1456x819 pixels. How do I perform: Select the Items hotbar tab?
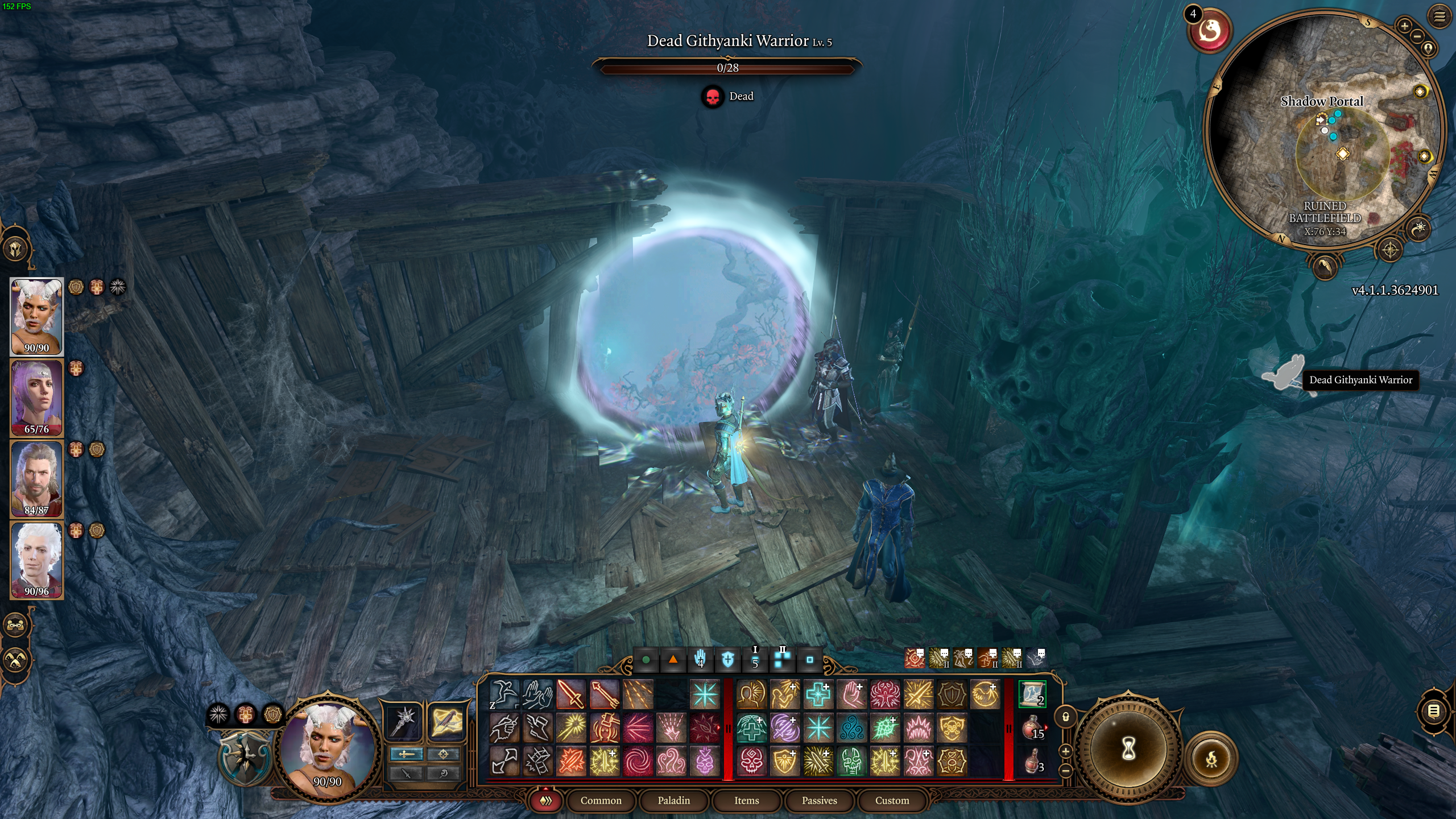pyautogui.click(x=746, y=800)
